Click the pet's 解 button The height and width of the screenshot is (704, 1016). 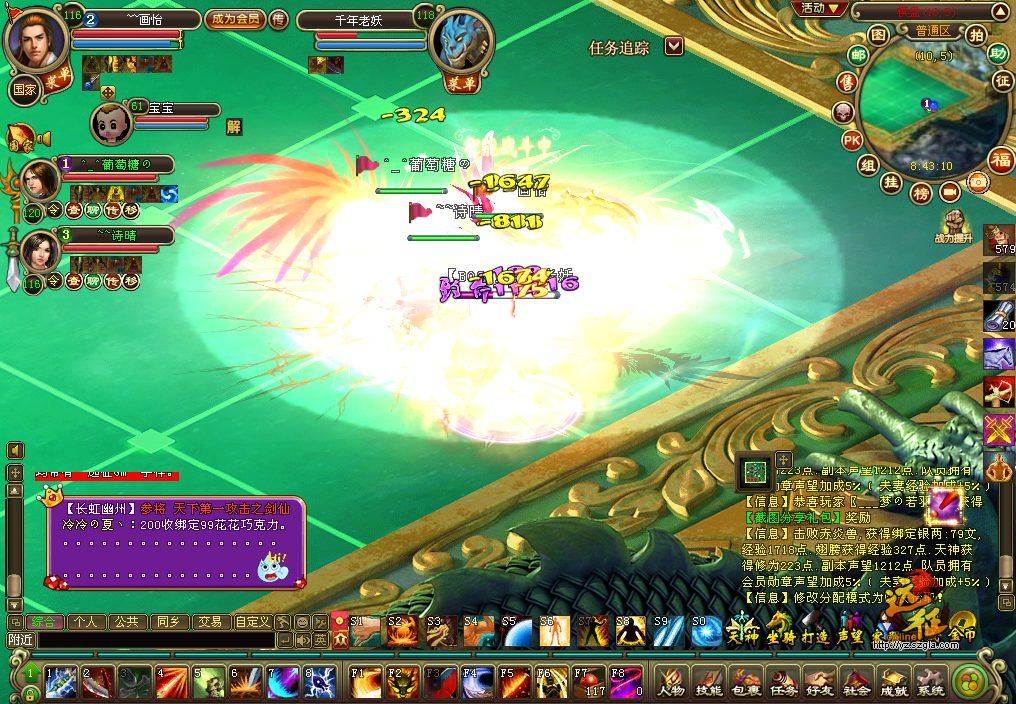pos(234,126)
